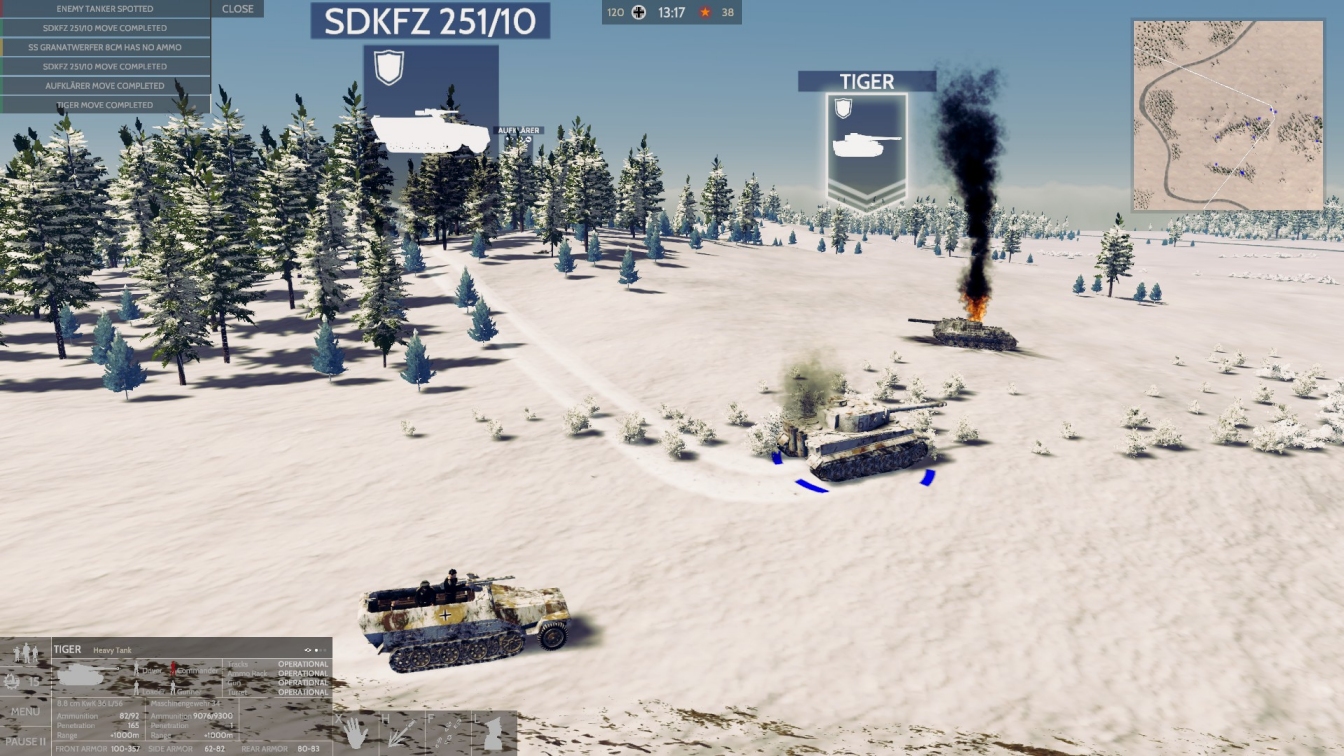The height and width of the screenshot is (756, 1344).
Task: Select the SDKFZ 251/10 unit banner
Action: [430, 21]
